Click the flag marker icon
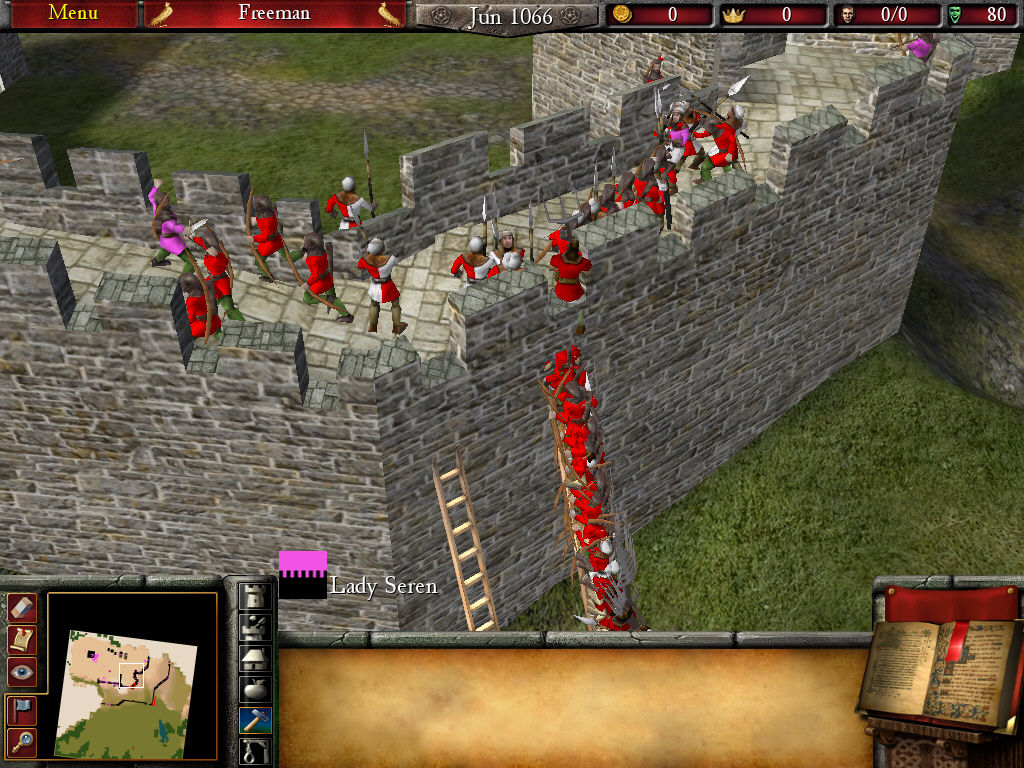 click(22, 709)
